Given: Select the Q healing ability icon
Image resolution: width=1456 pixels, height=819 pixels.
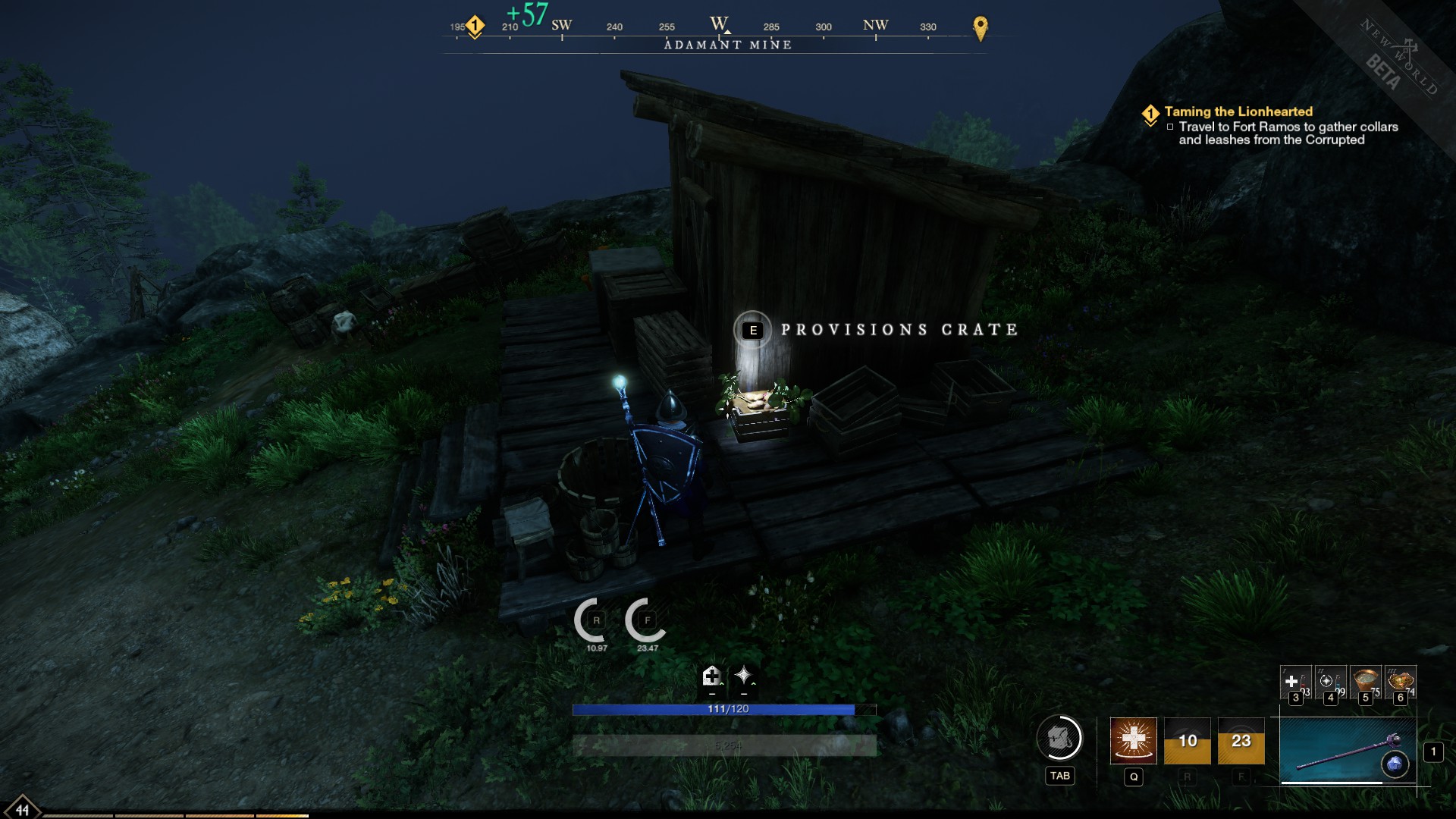Looking at the screenshot, I should (1134, 741).
